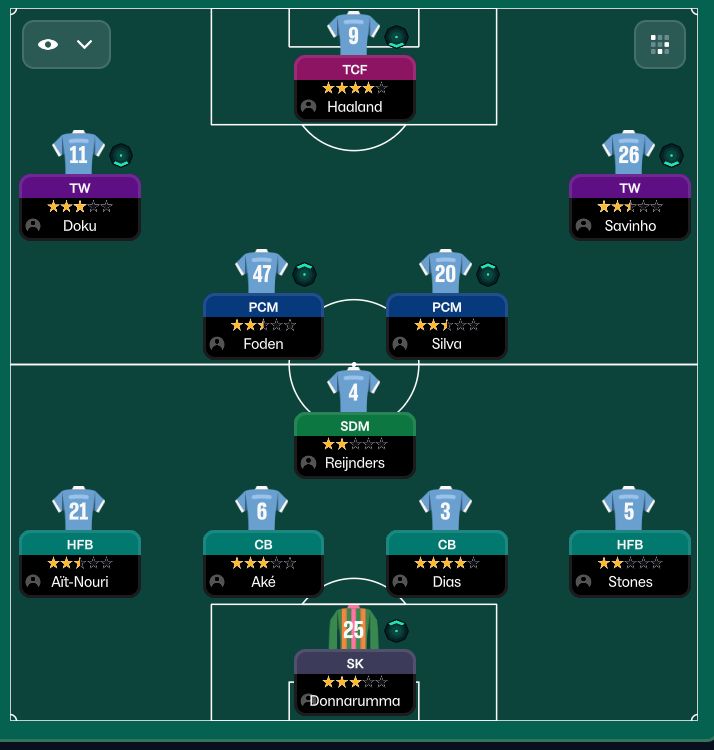Select striker Haaland's player card
The width and height of the screenshot is (714, 750).
coord(354,89)
